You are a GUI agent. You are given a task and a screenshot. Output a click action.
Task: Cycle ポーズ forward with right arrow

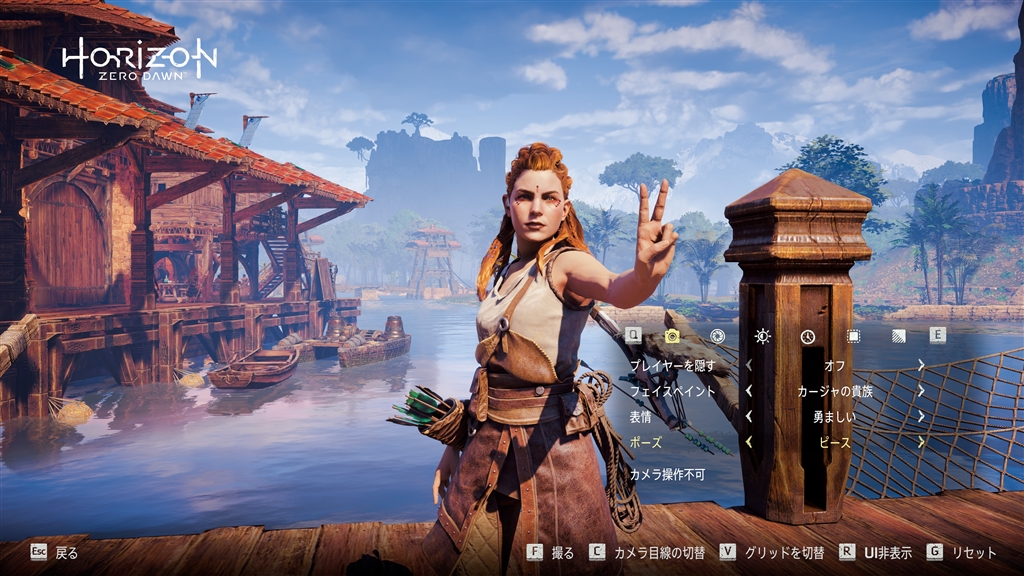tap(921, 442)
